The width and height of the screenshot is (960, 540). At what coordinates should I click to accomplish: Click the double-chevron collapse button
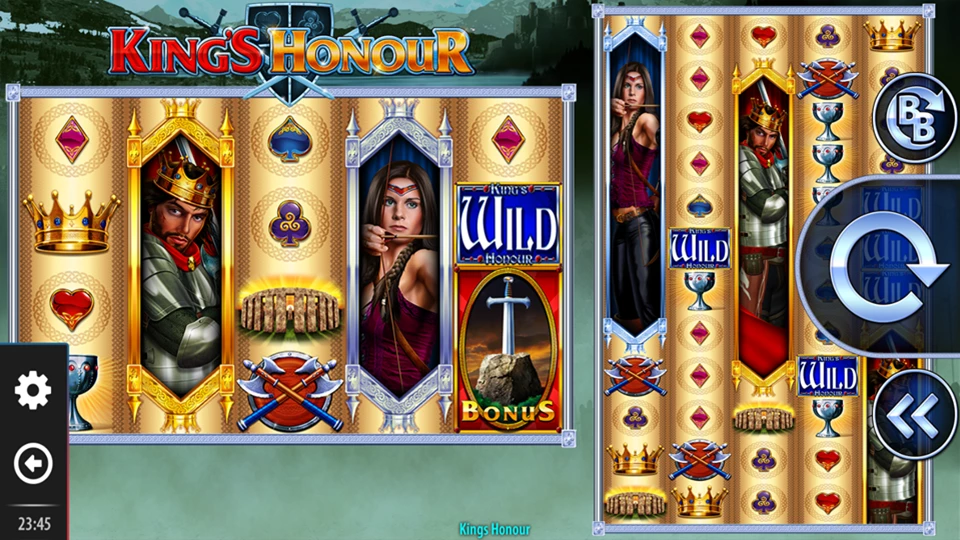click(x=915, y=414)
